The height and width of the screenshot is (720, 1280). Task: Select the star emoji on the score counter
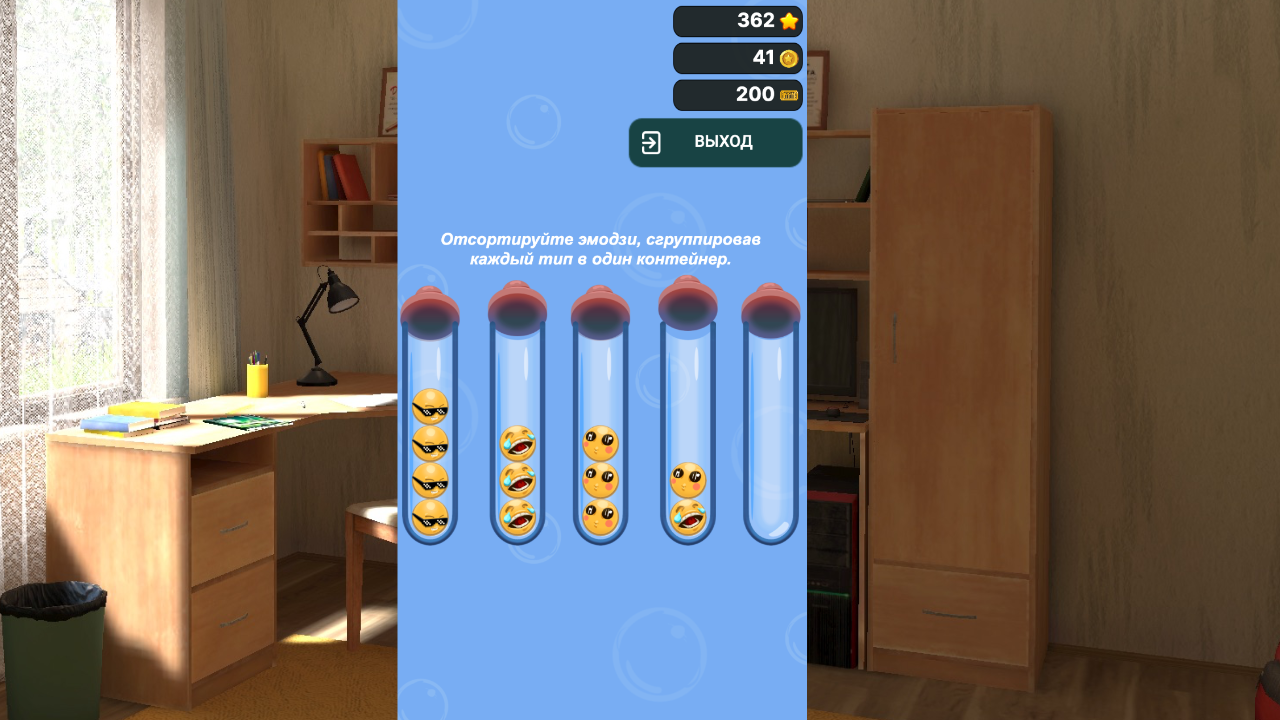pos(787,20)
